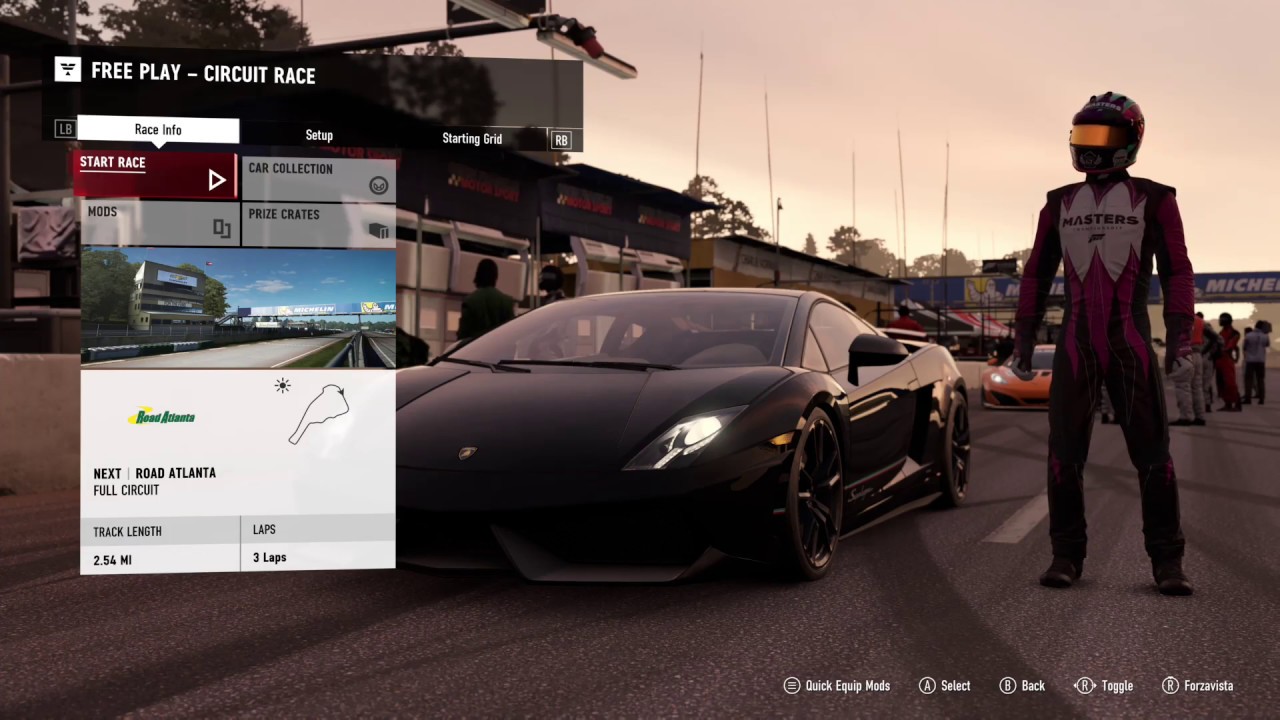Choose the Laps setting showing 3 Laps
Screen dimensions: 1280x720
click(x=317, y=546)
